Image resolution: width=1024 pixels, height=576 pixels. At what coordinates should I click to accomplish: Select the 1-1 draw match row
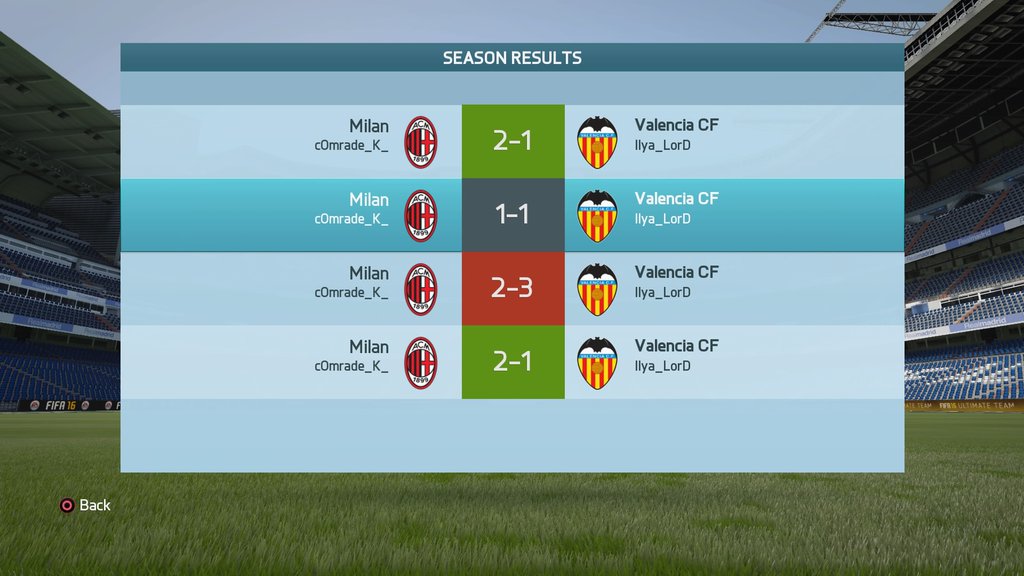512,215
